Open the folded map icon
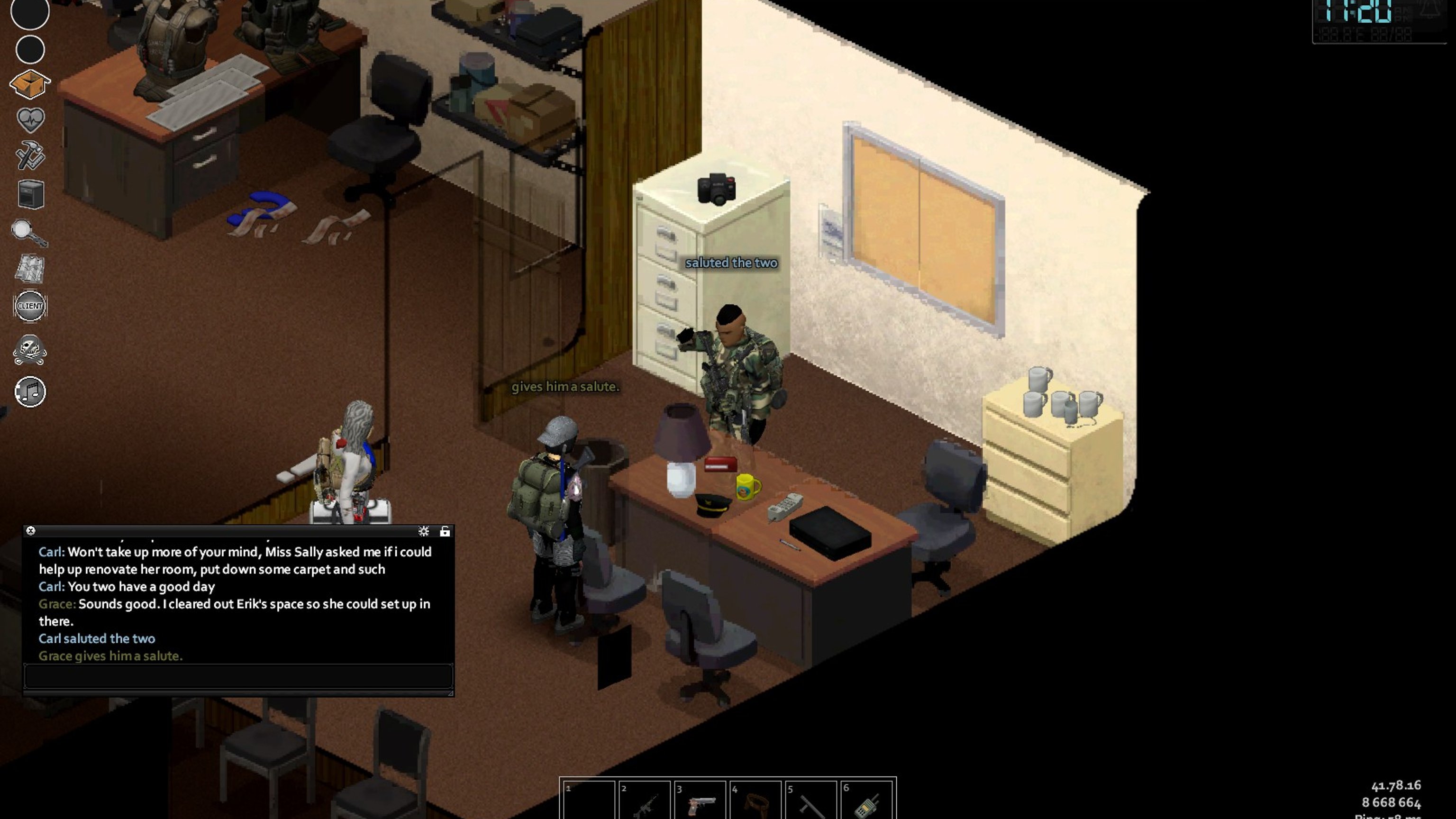This screenshot has width=1456, height=819. 30,268
